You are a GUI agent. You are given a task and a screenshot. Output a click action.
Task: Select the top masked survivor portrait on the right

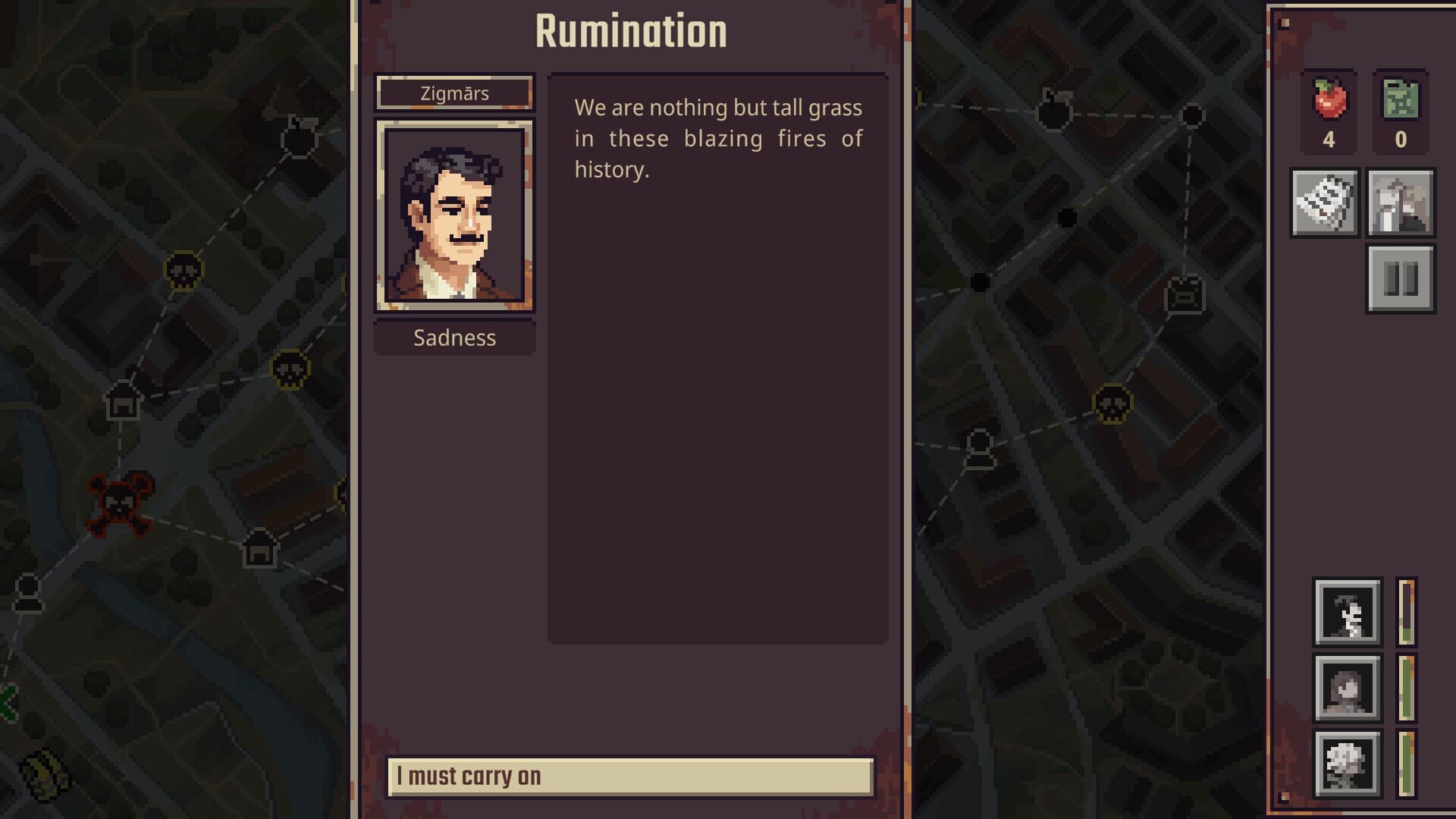pos(1348,613)
